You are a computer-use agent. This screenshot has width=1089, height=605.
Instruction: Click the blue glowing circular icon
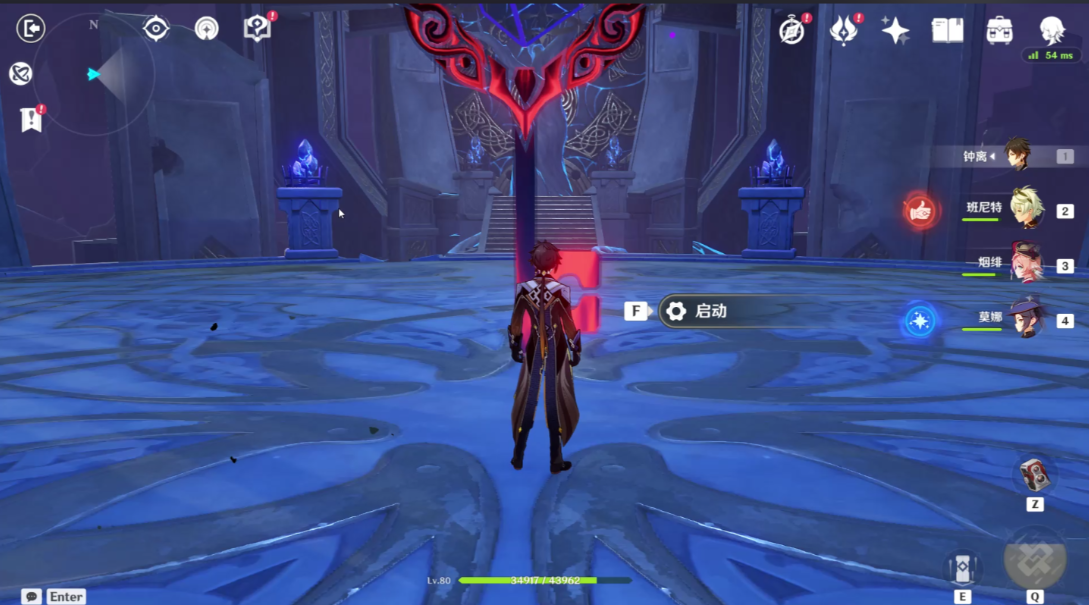pyautogui.click(x=919, y=320)
